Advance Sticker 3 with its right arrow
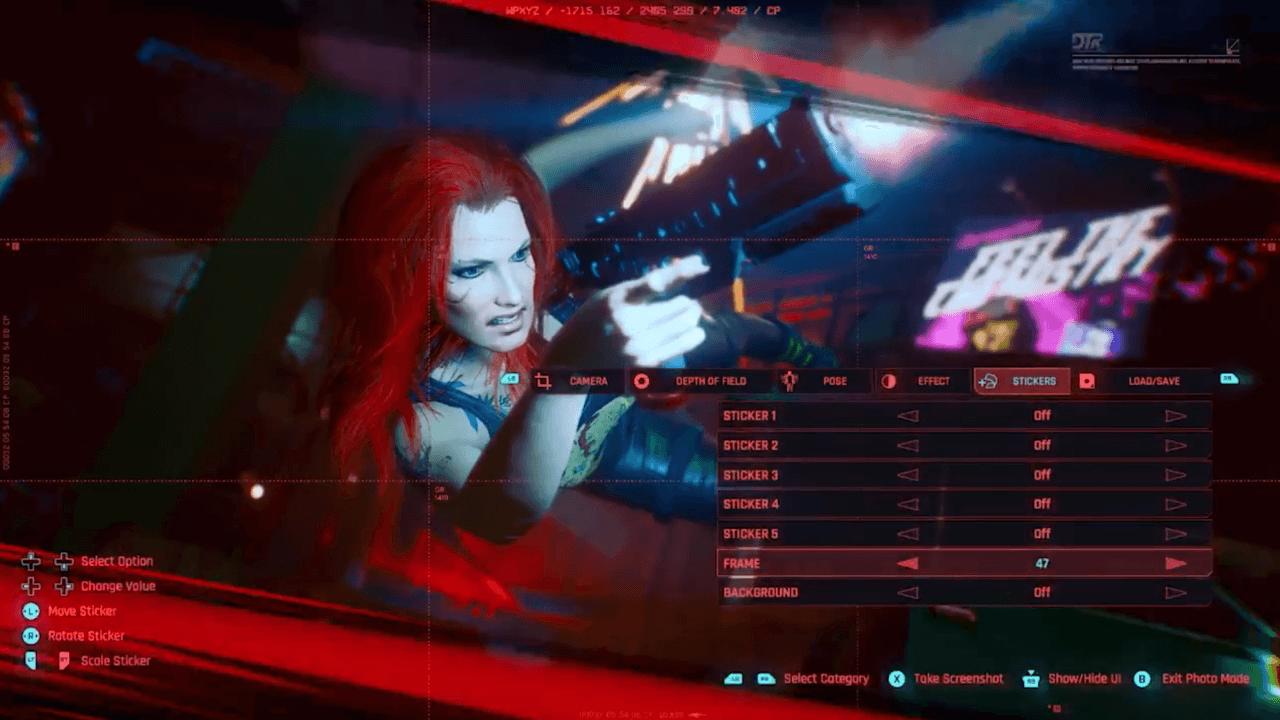1280x720 pixels. [1175, 475]
